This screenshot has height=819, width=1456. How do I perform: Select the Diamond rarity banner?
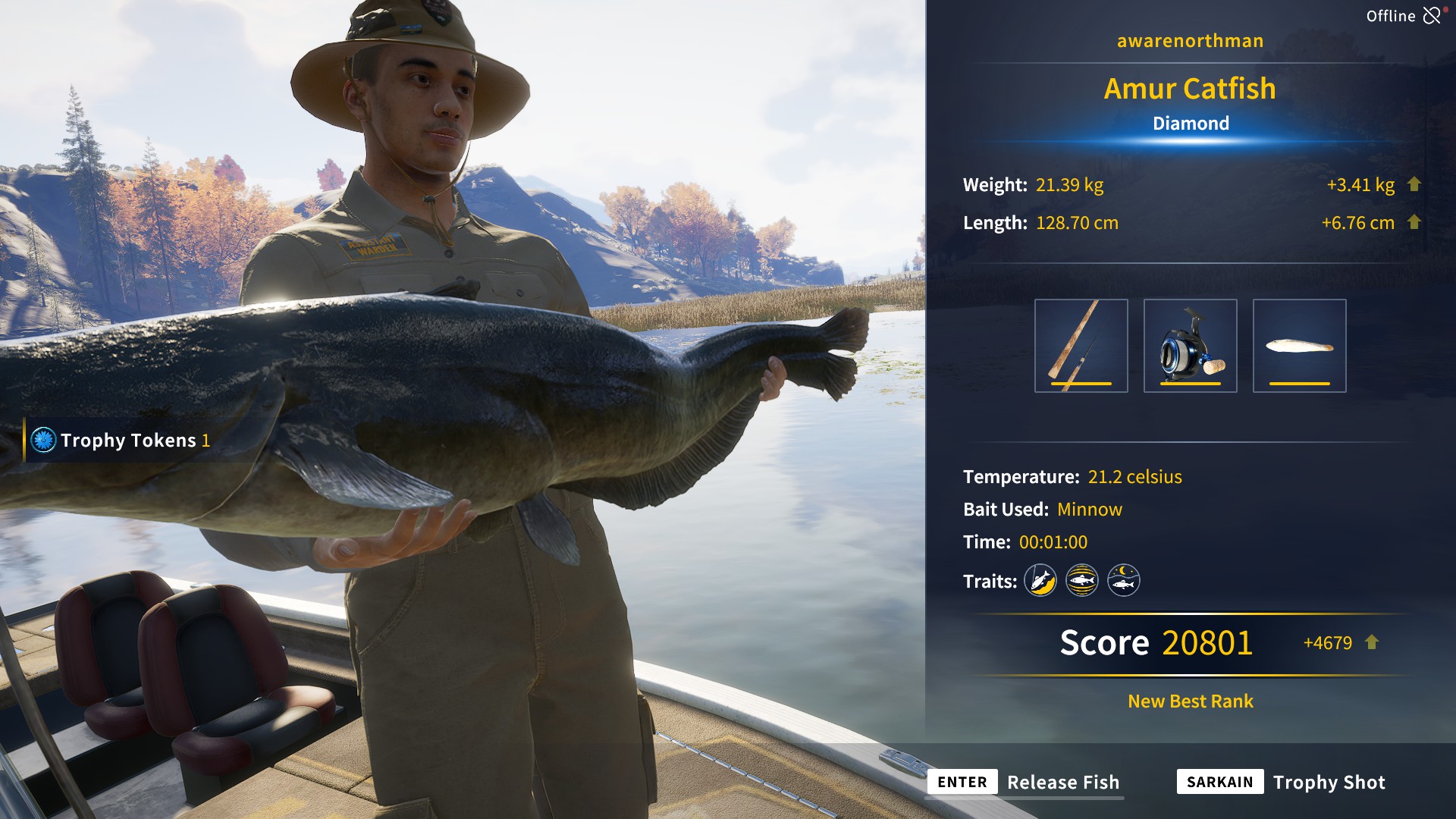[1189, 123]
